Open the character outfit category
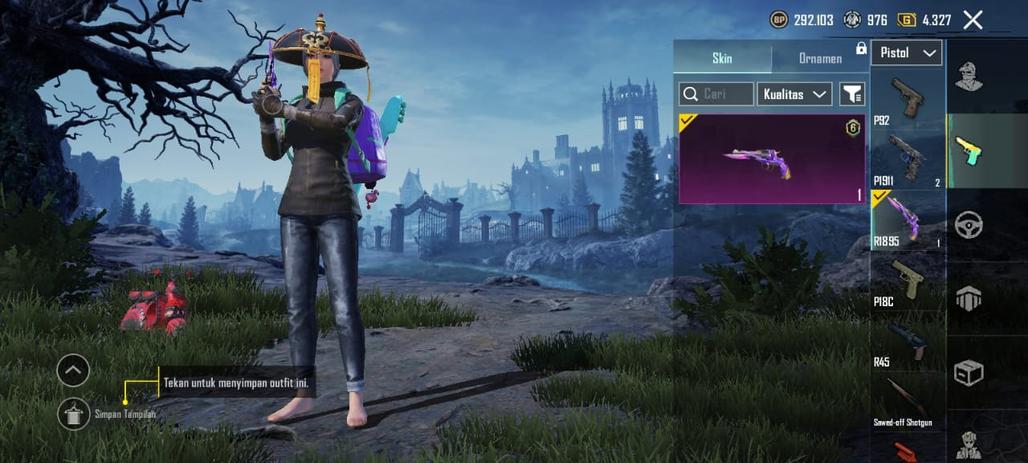The width and height of the screenshot is (1028, 463). tap(968, 76)
